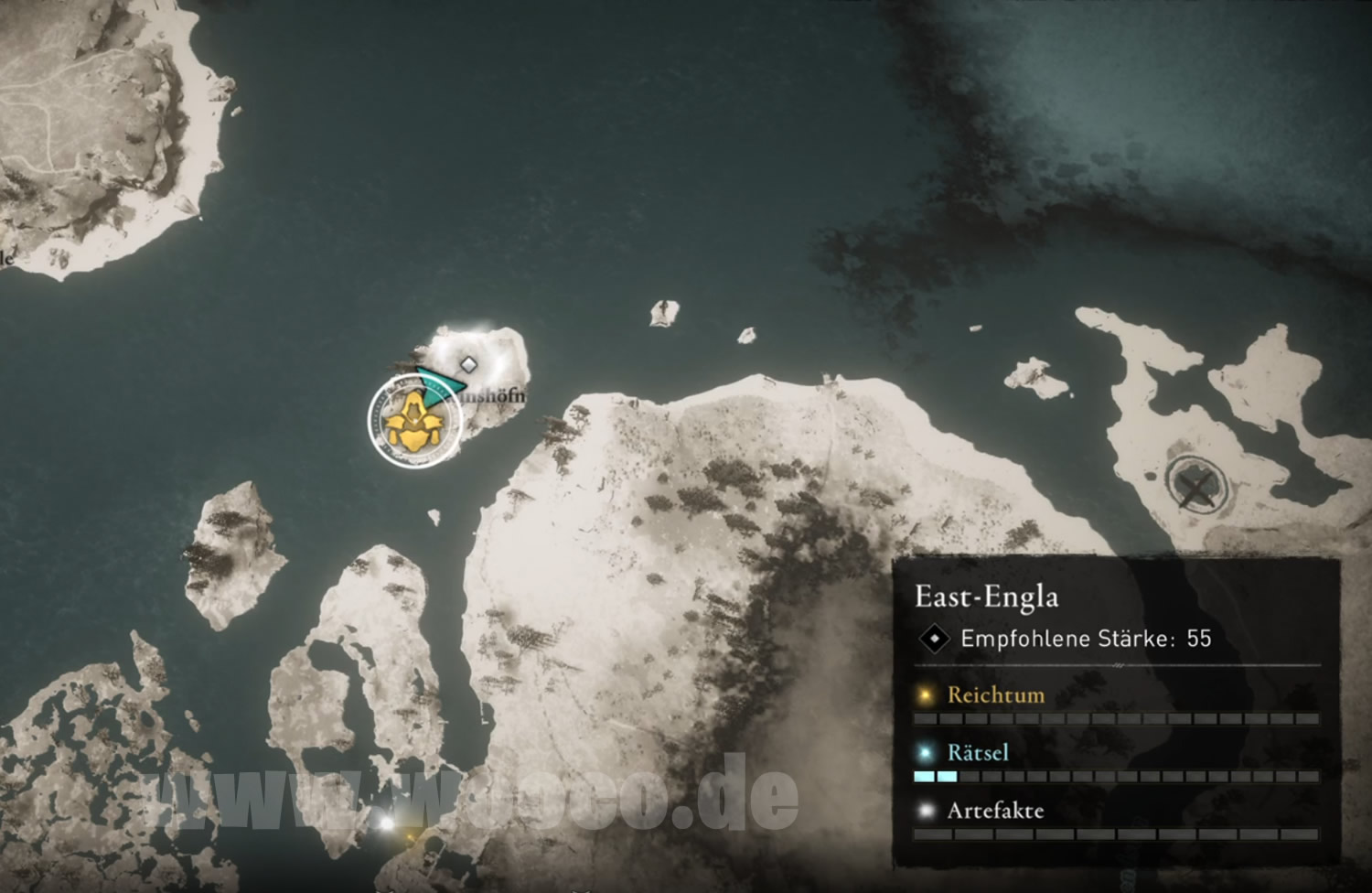Click the glowing white artifact dot

point(387,823)
